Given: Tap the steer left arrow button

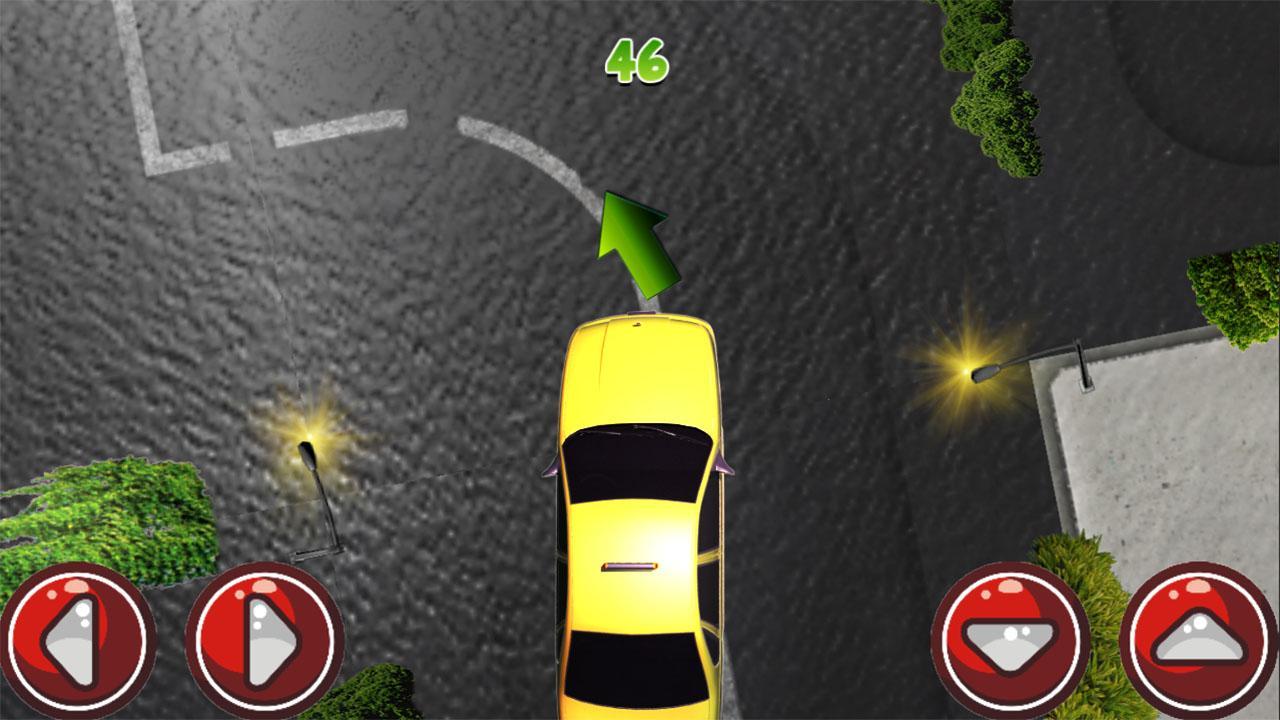Looking at the screenshot, I should point(77,641).
